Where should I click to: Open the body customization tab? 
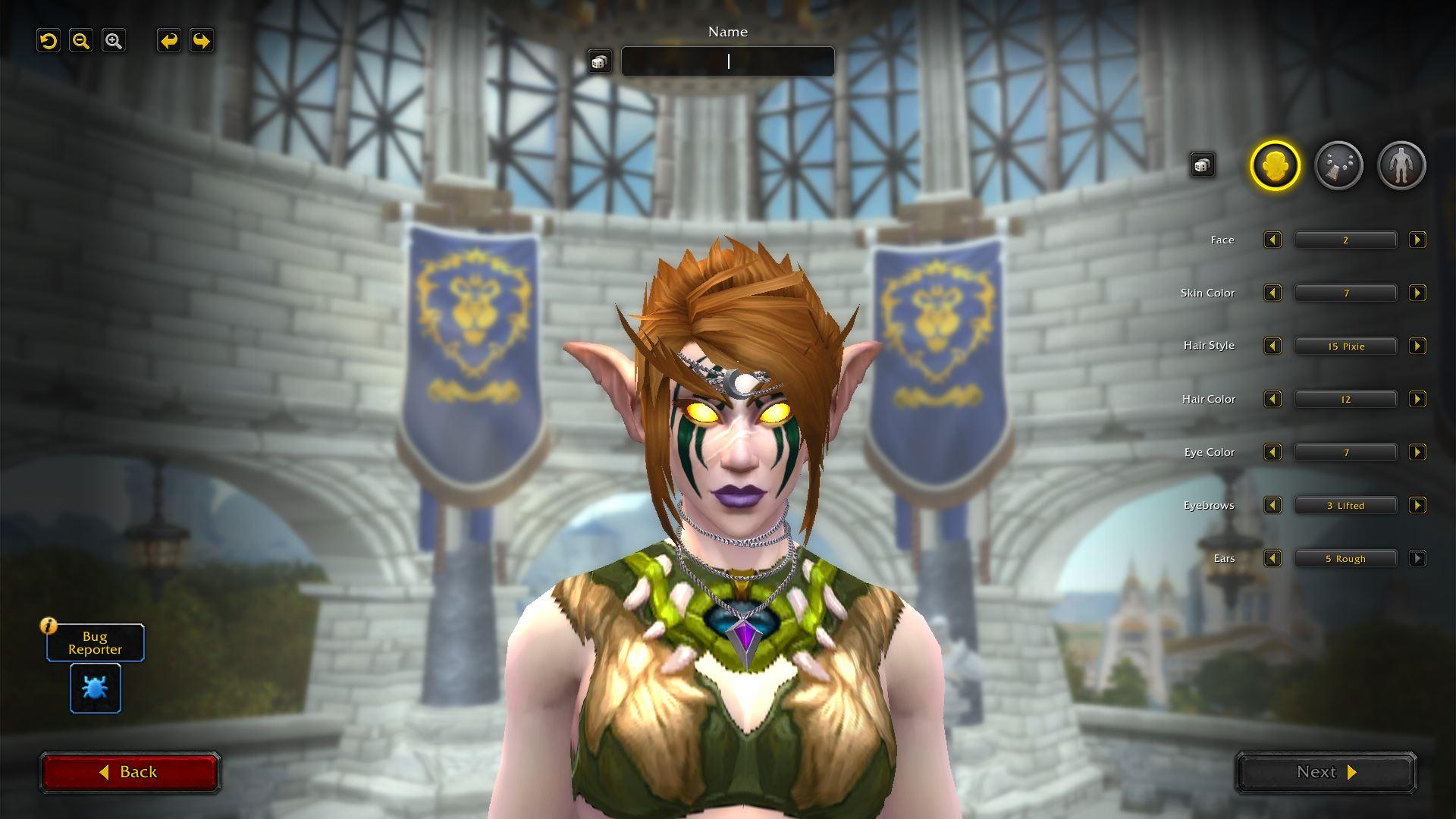click(1401, 165)
